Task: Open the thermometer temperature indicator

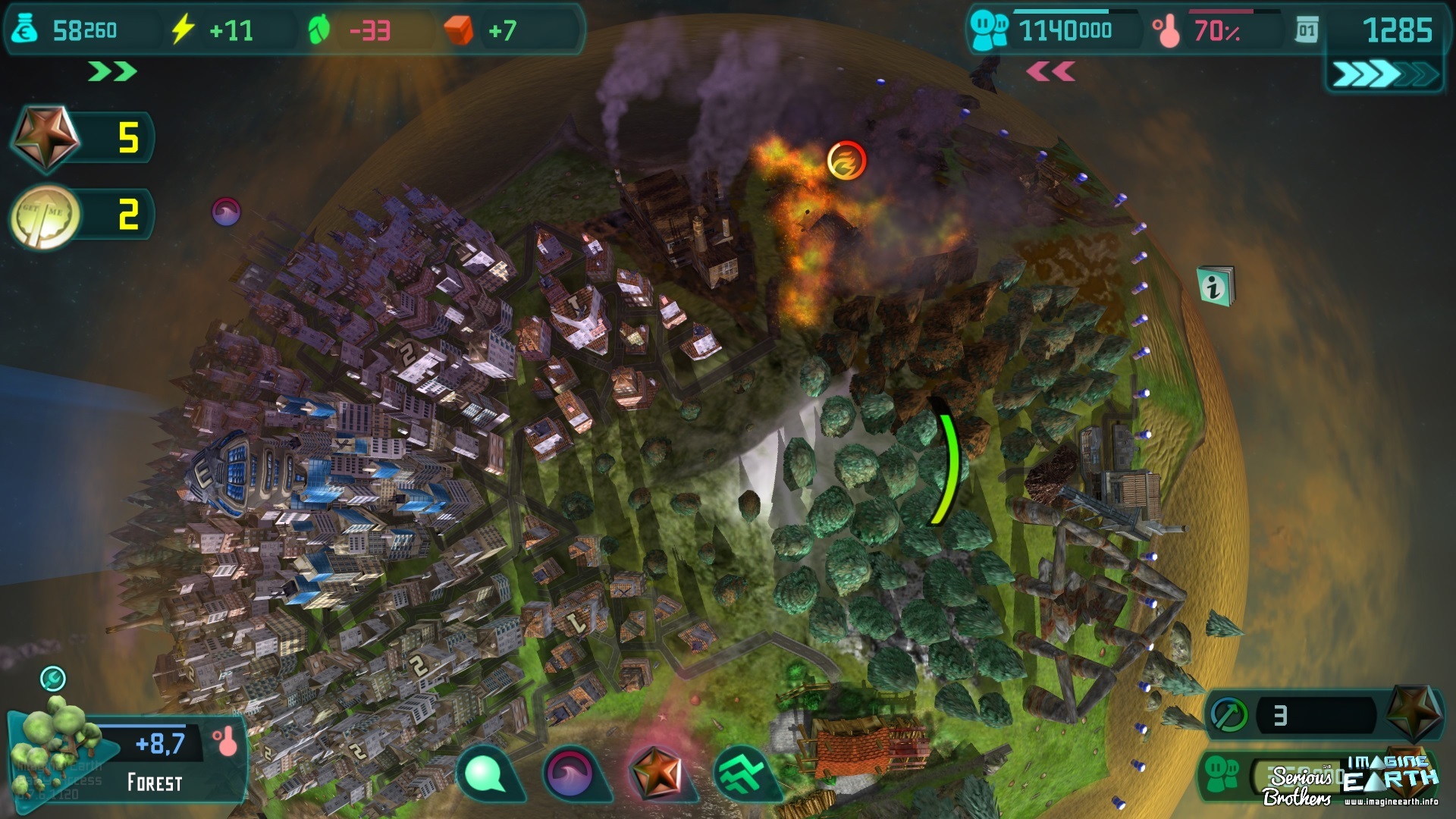Action: 1166,32
